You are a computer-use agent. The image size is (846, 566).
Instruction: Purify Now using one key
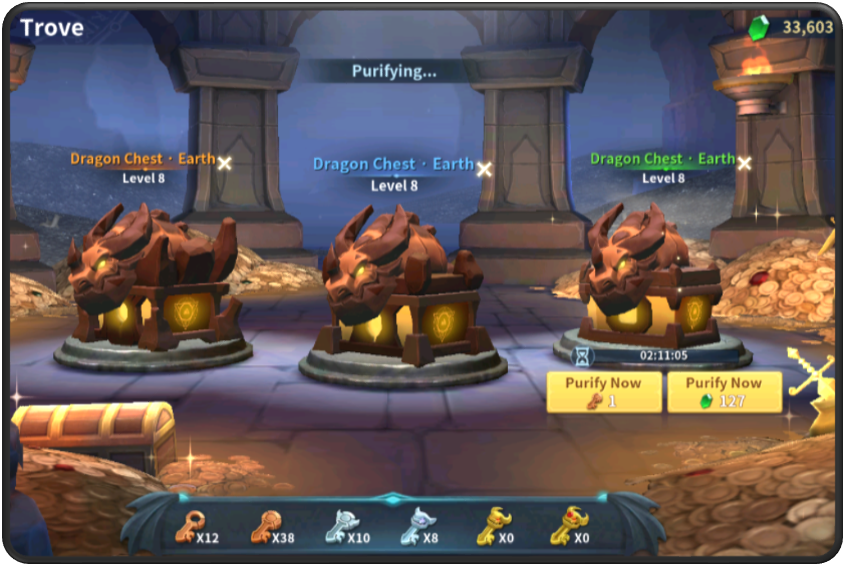coord(603,392)
